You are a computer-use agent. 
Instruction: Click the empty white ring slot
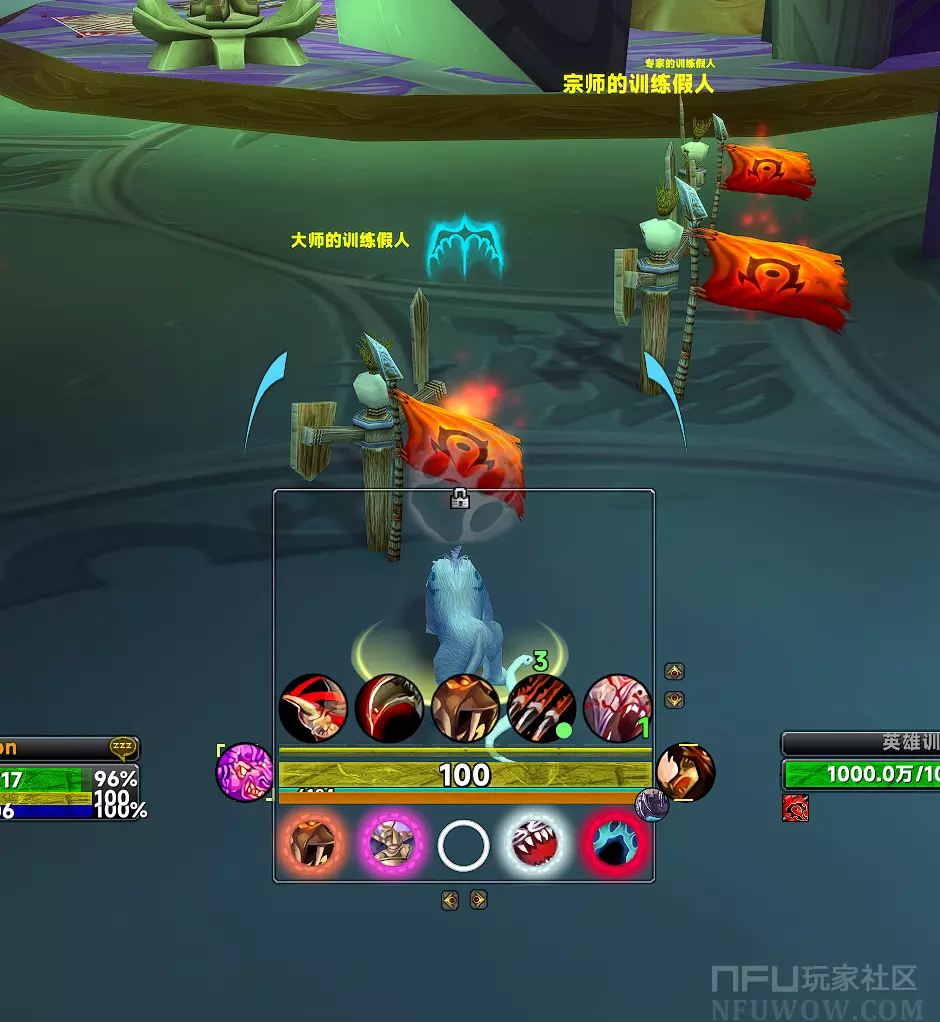click(x=463, y=846)
